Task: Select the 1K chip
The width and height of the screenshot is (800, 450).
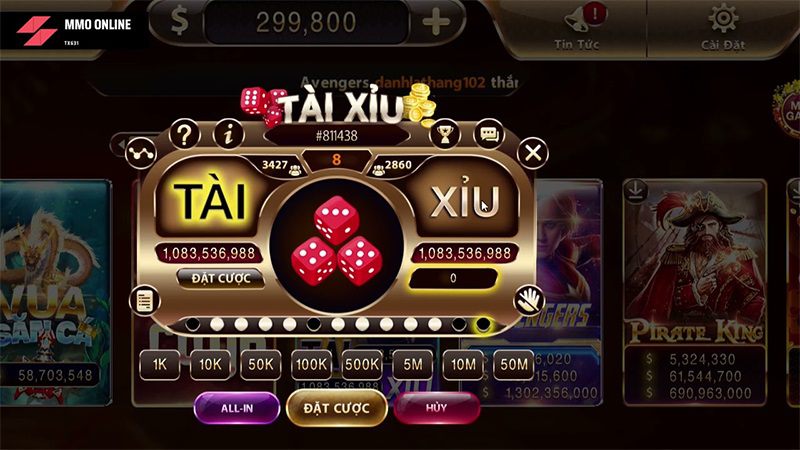Action: 160,366
